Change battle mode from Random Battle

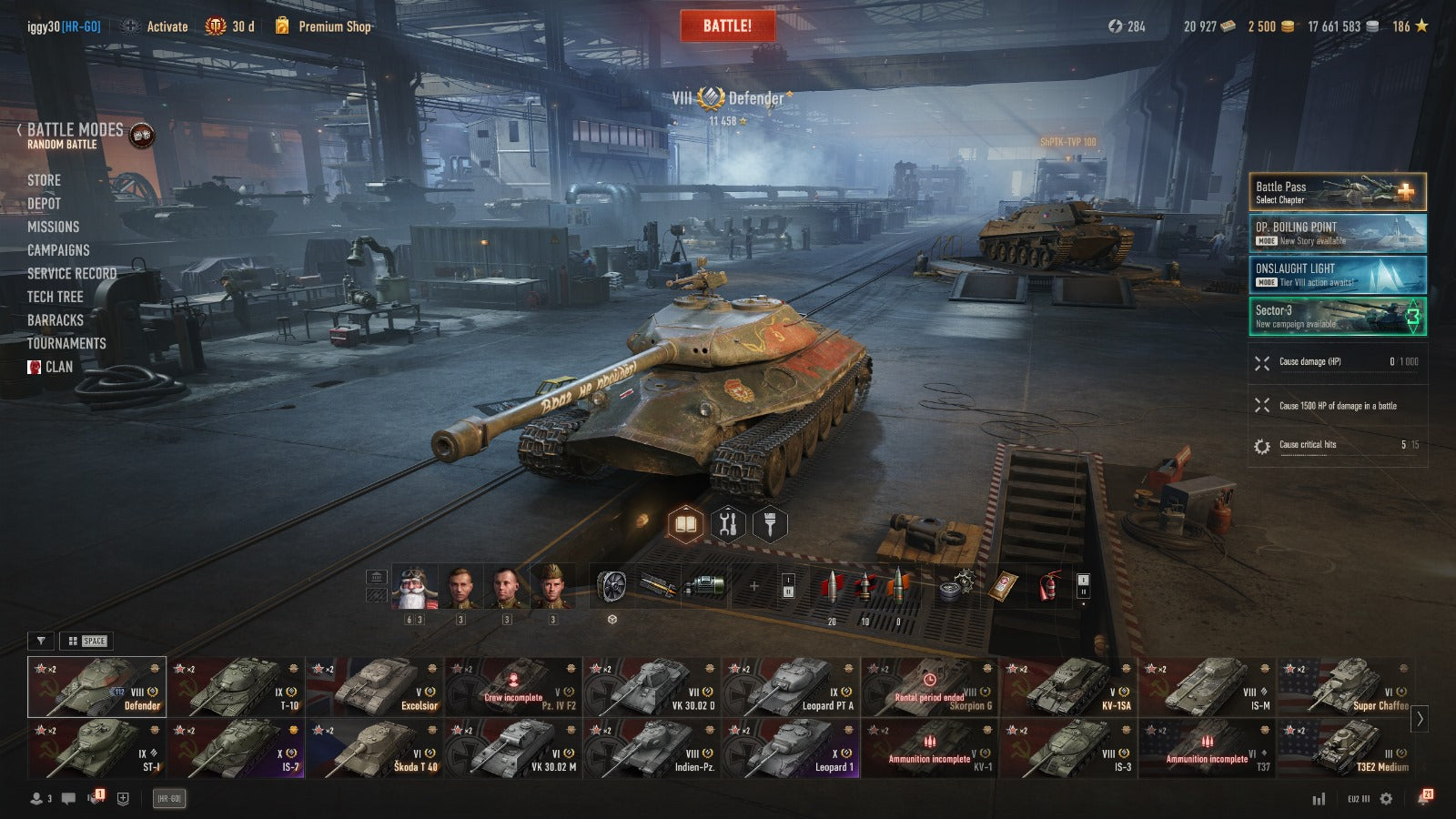(75, 135)
